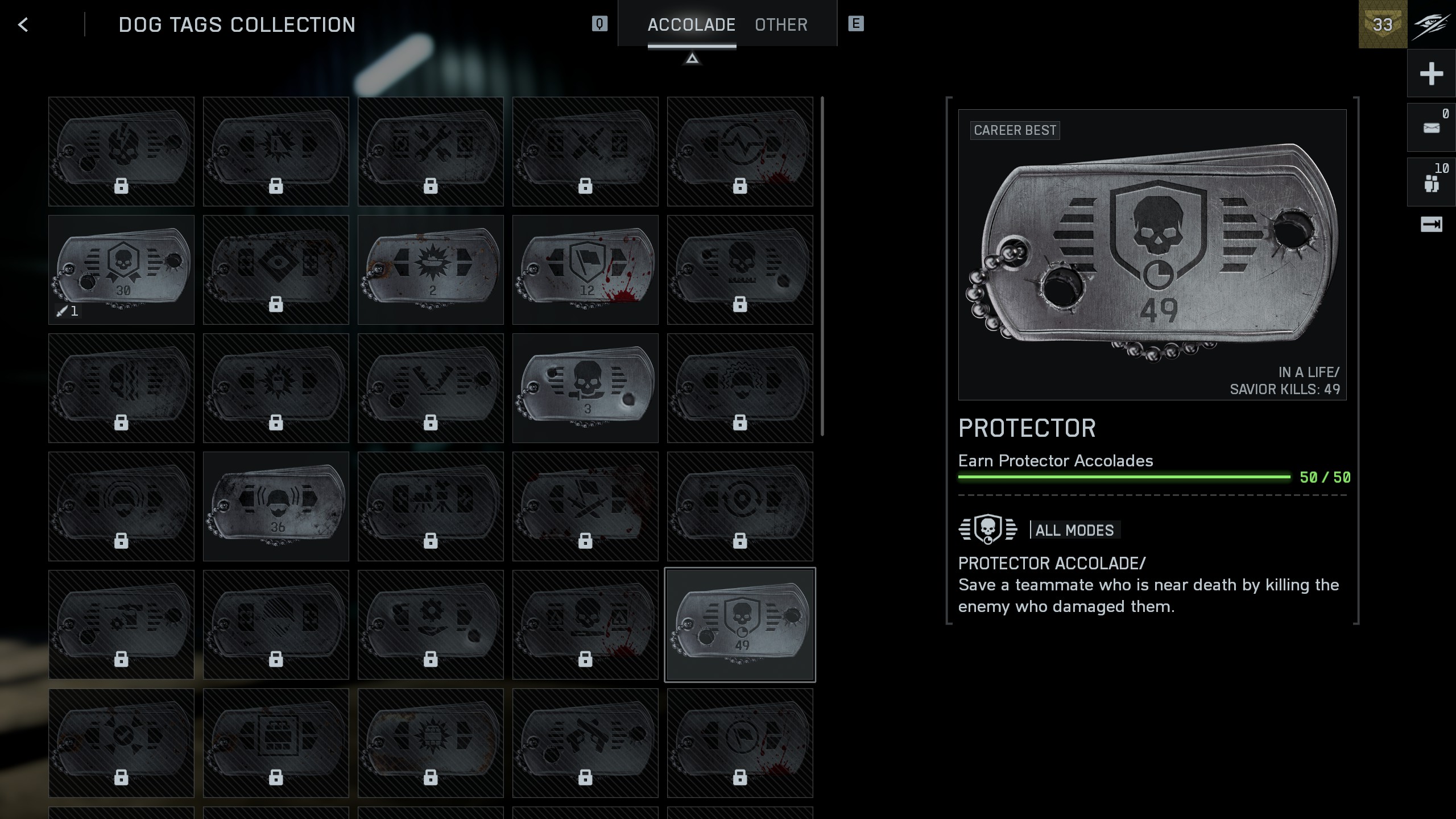Choose the locked eye diamond dog tag
The width and height of the screenshot is (1456, 819).
(276, 270)
